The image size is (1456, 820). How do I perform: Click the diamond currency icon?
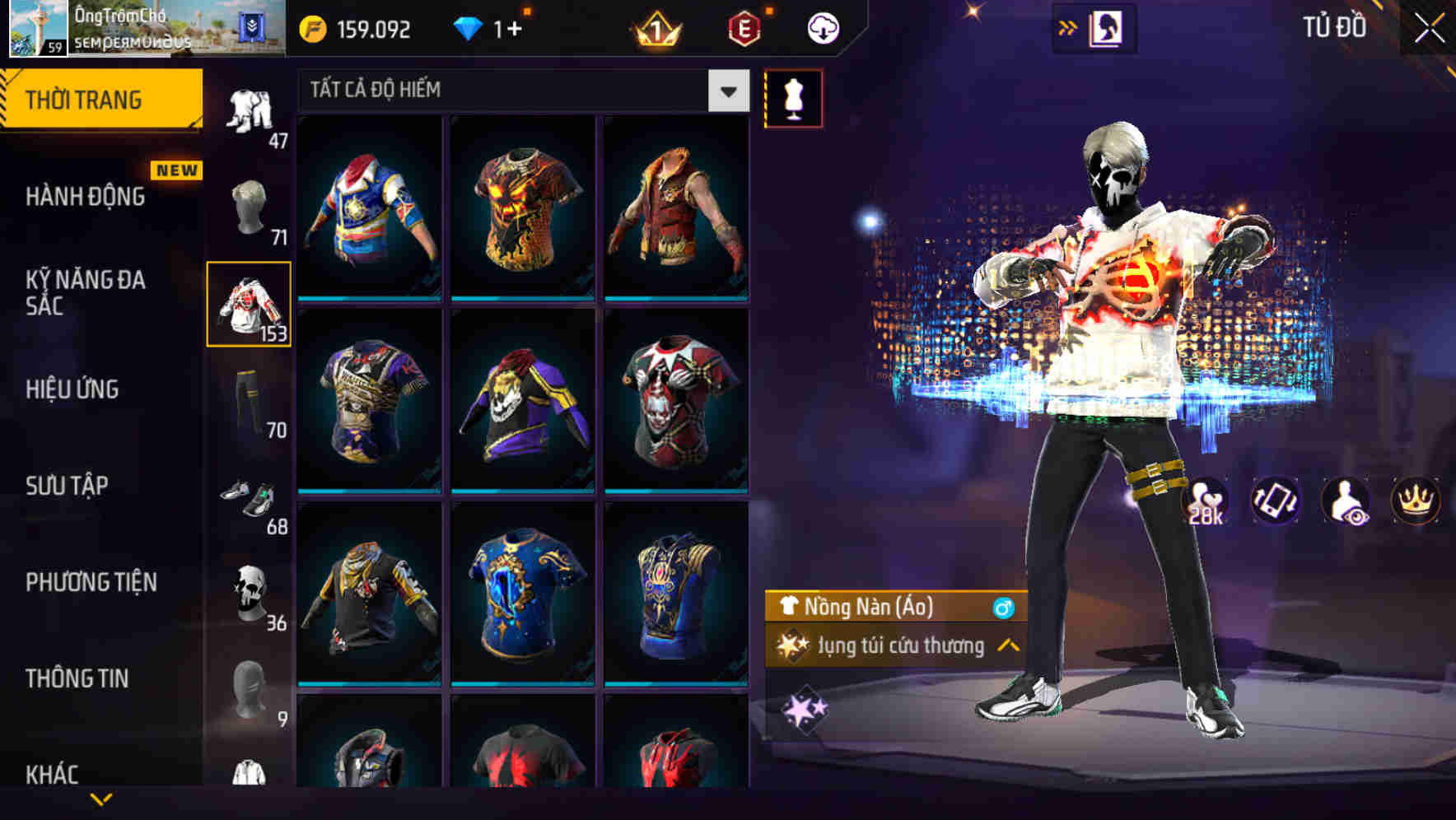[x=468, y=27]
